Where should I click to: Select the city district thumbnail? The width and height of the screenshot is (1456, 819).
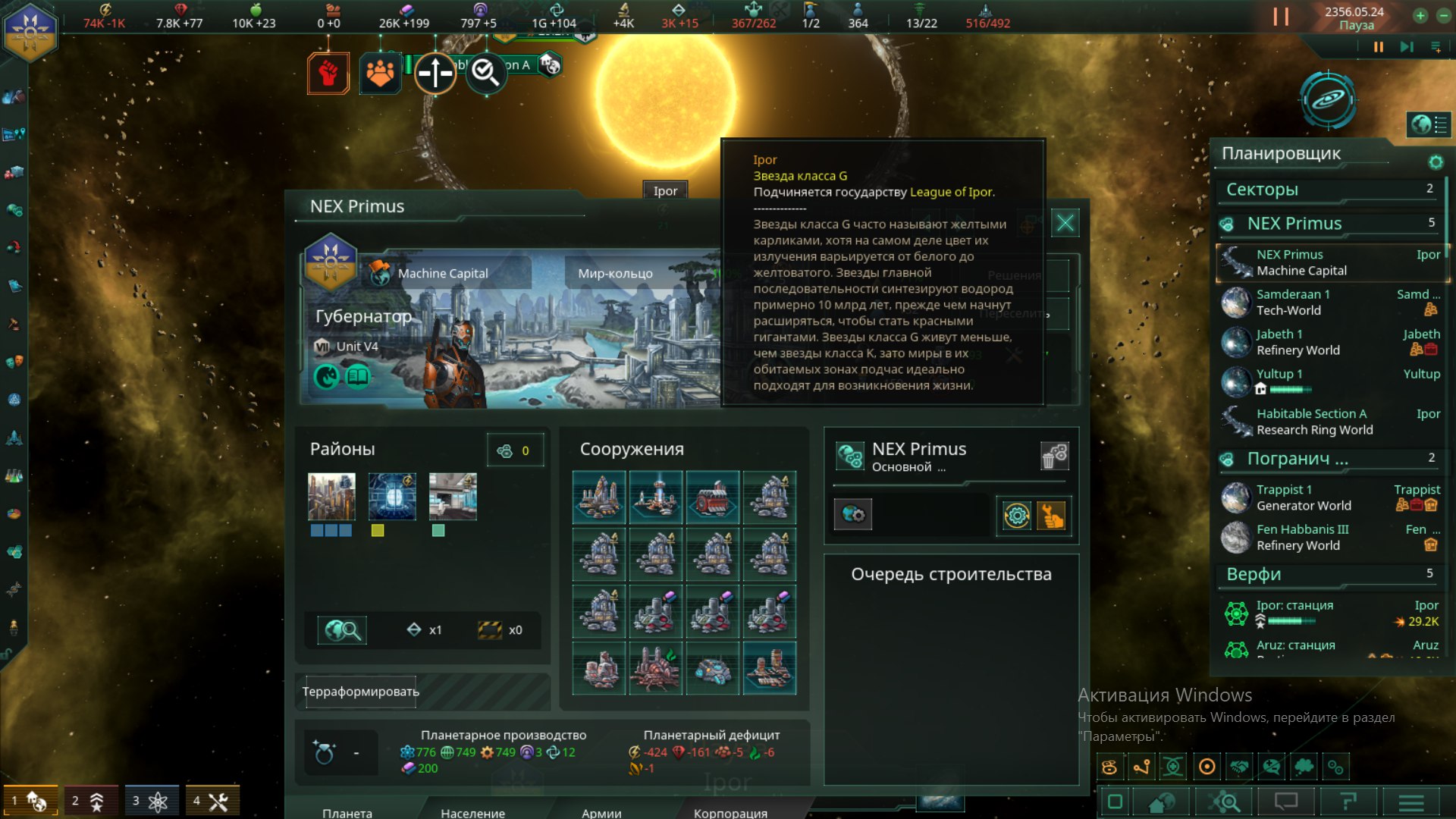[x=331, y=497]
